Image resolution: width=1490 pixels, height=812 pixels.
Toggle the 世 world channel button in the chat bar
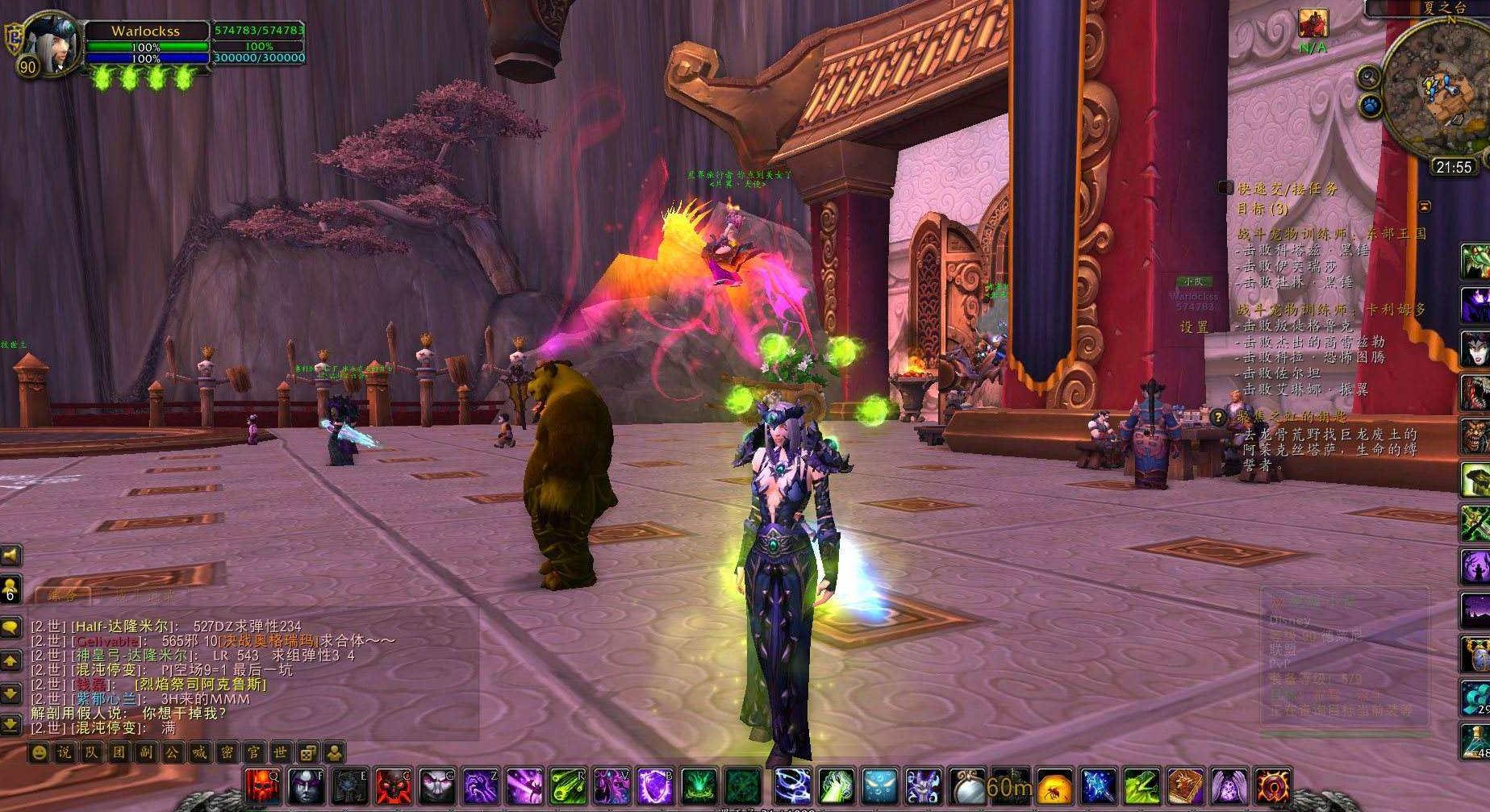click(281, 754)
